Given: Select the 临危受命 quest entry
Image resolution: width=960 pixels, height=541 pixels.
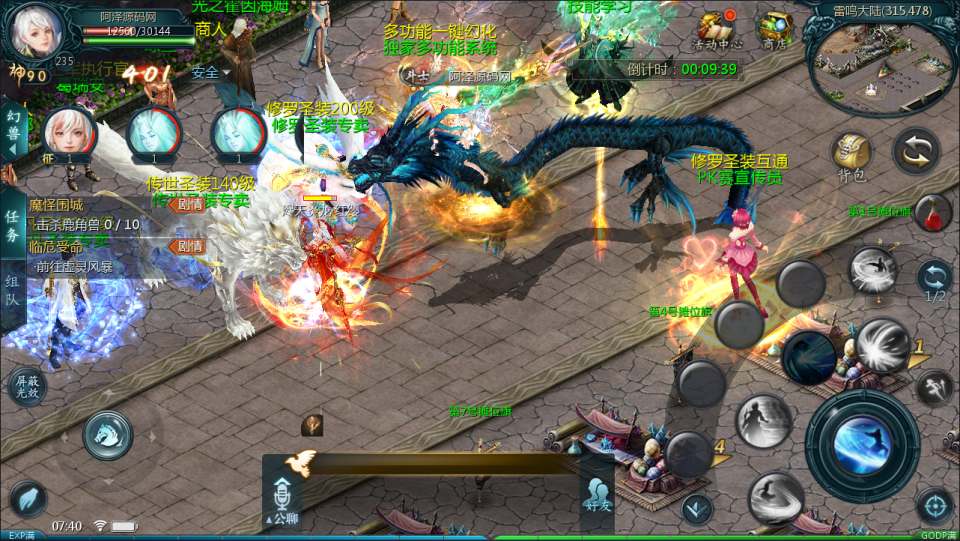Looking at the screenshot, I should [x=58, y=246].
